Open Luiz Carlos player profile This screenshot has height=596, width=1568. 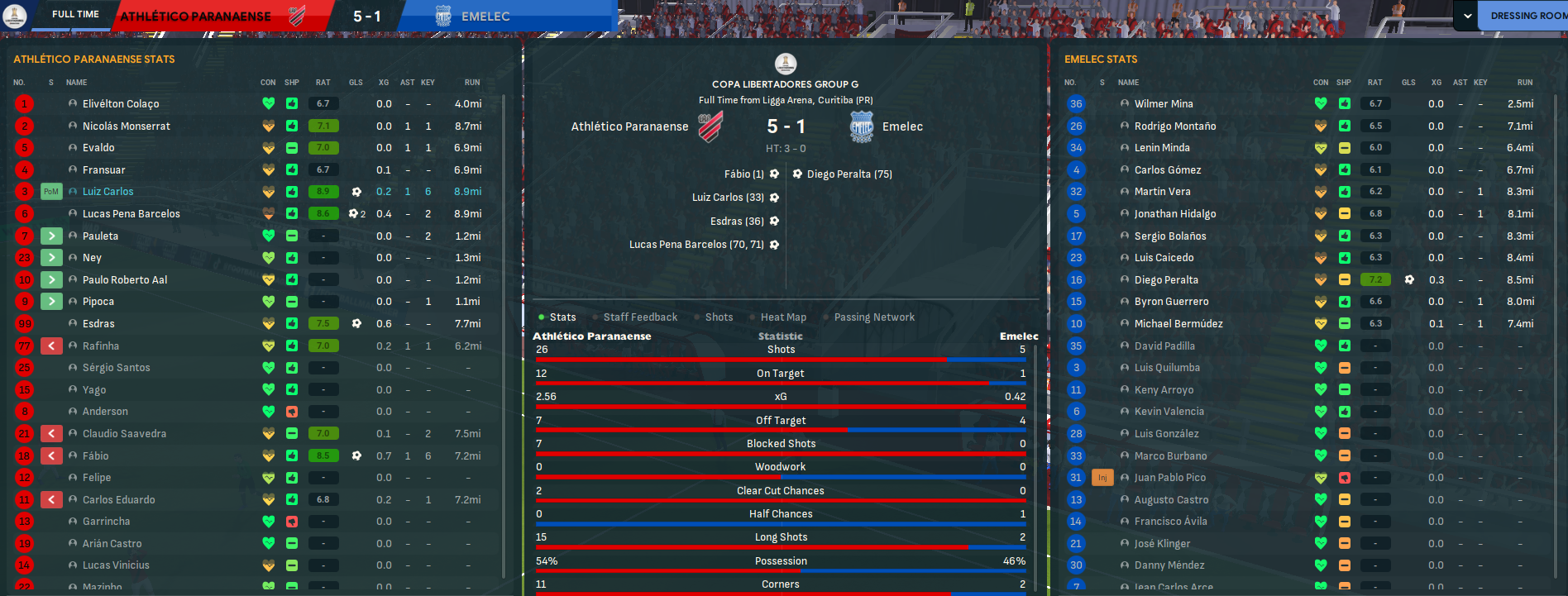pyautogui.click(x=108, y=192)
